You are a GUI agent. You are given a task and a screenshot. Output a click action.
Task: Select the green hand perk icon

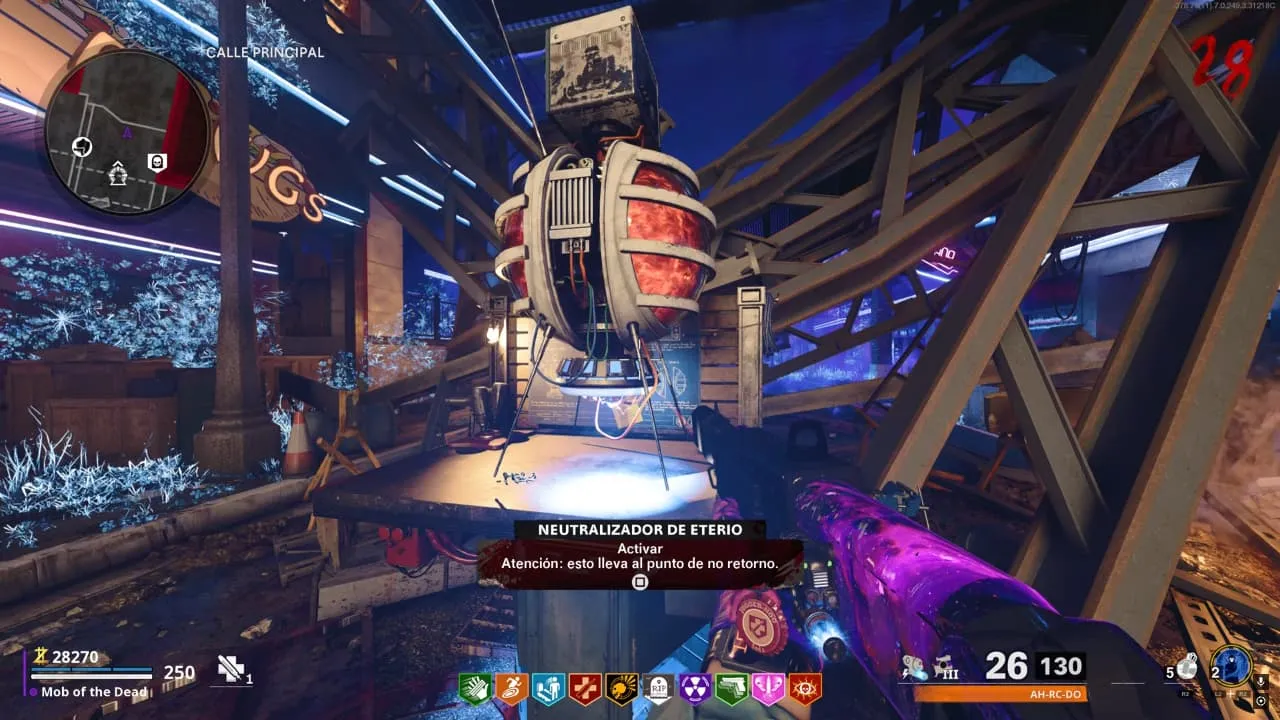coord(474,688)
